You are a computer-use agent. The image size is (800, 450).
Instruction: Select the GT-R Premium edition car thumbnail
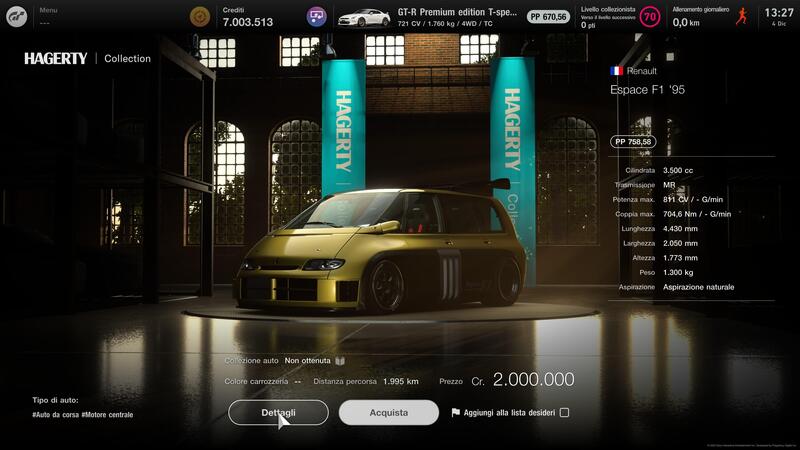[x=363, y=17]
